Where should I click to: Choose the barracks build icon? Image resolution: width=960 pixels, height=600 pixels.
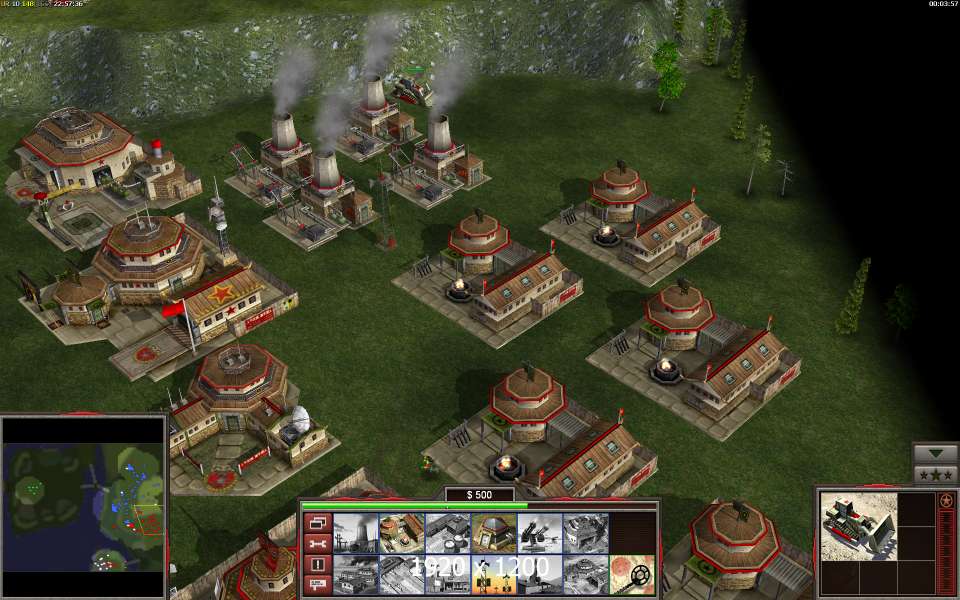[x=400, y=534]
